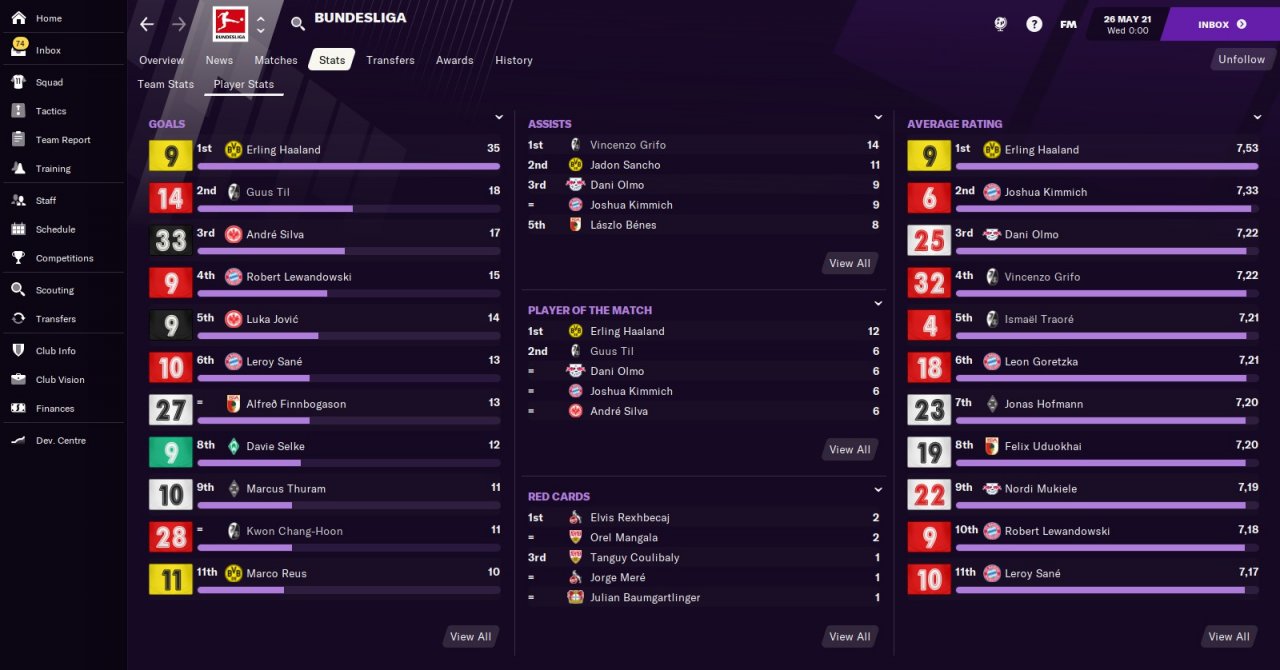Open Erling Haaland's profile in Goals list
This screenshot has height=670, width=1280.
pos(283,150)
